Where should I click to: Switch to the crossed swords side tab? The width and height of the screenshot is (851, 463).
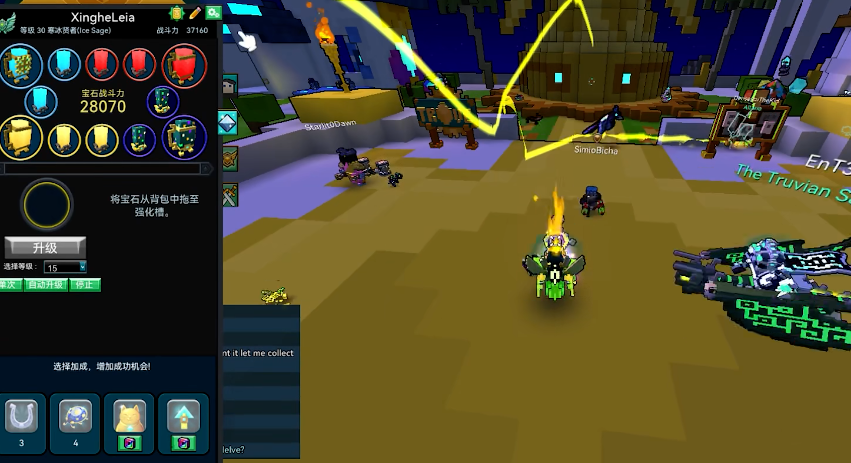[229, 194]
